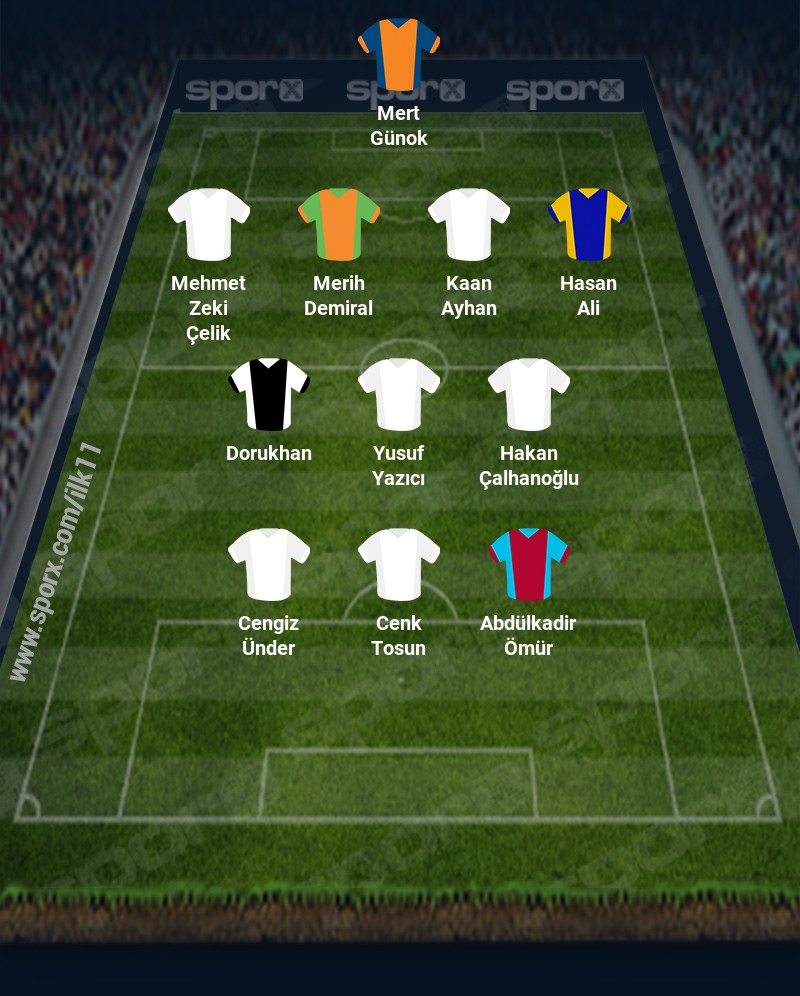
Task: Choose Mehmet Zeki Çelik's white jersey
Action: pyautogui.click(x=209, y=224)
